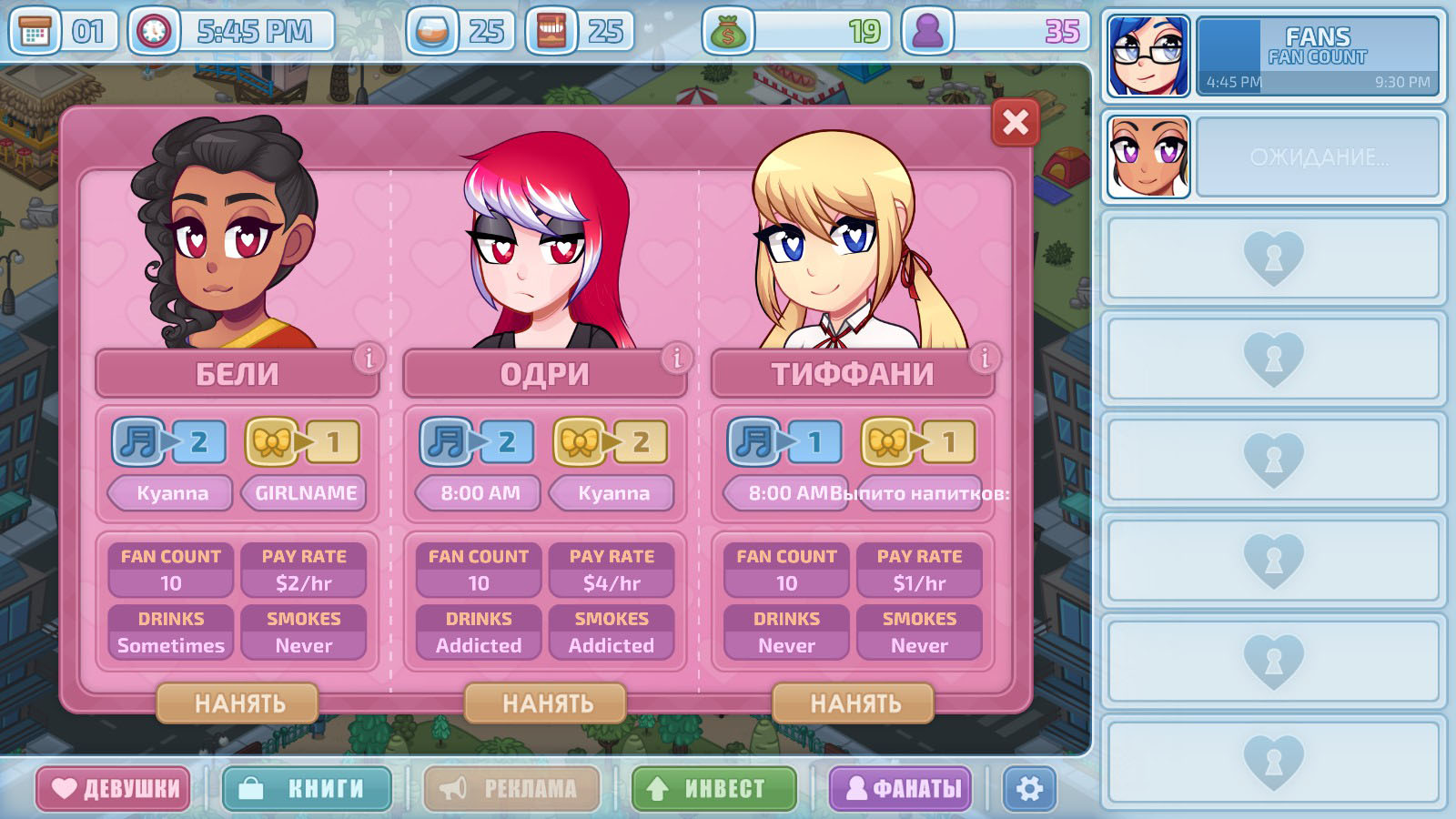The image size is (1456, 819).
Task: Open the Инвест menu
Action: pos(714,788)
